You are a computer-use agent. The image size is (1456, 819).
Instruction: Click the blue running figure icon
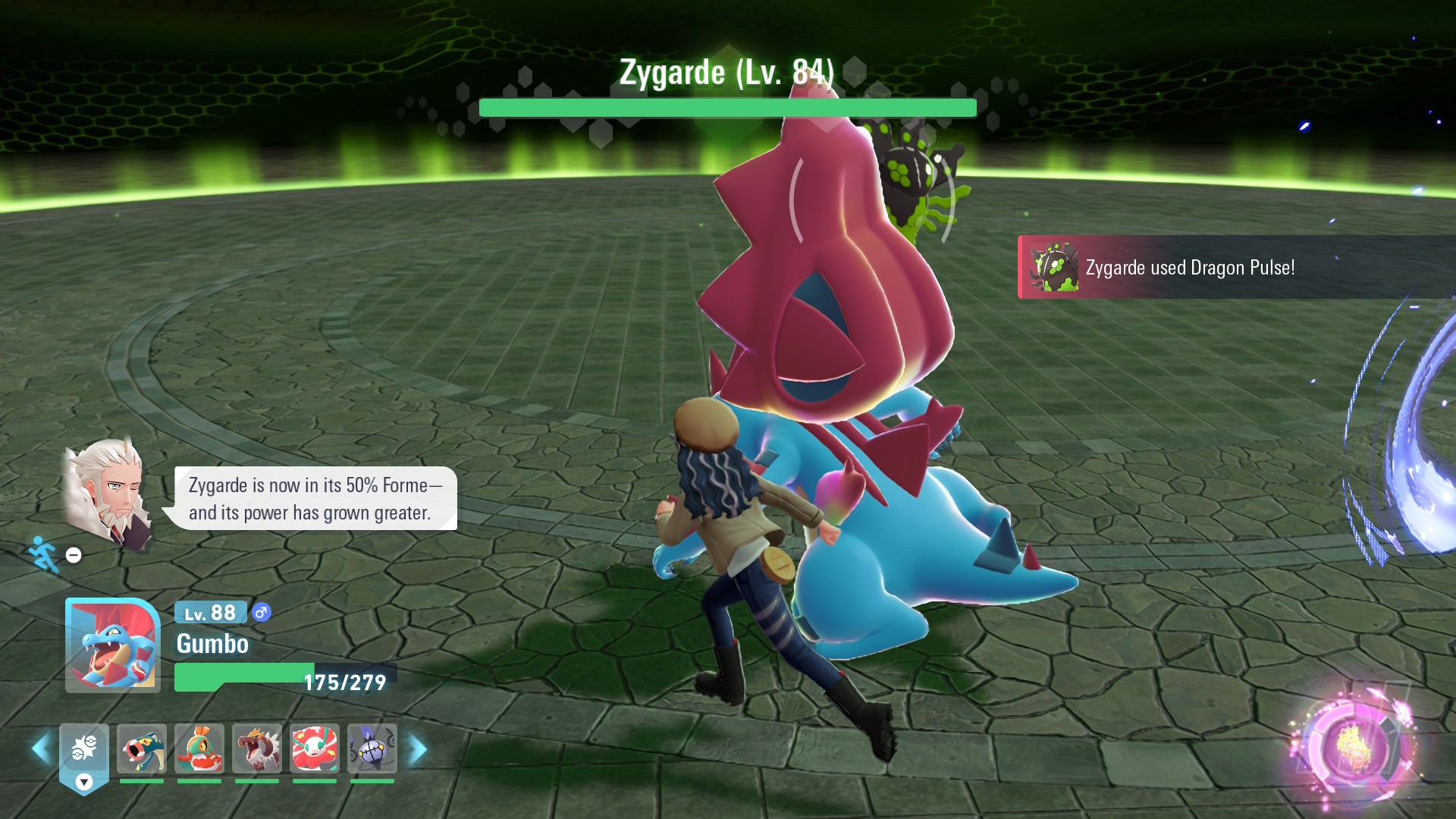(x=43, y=554)
